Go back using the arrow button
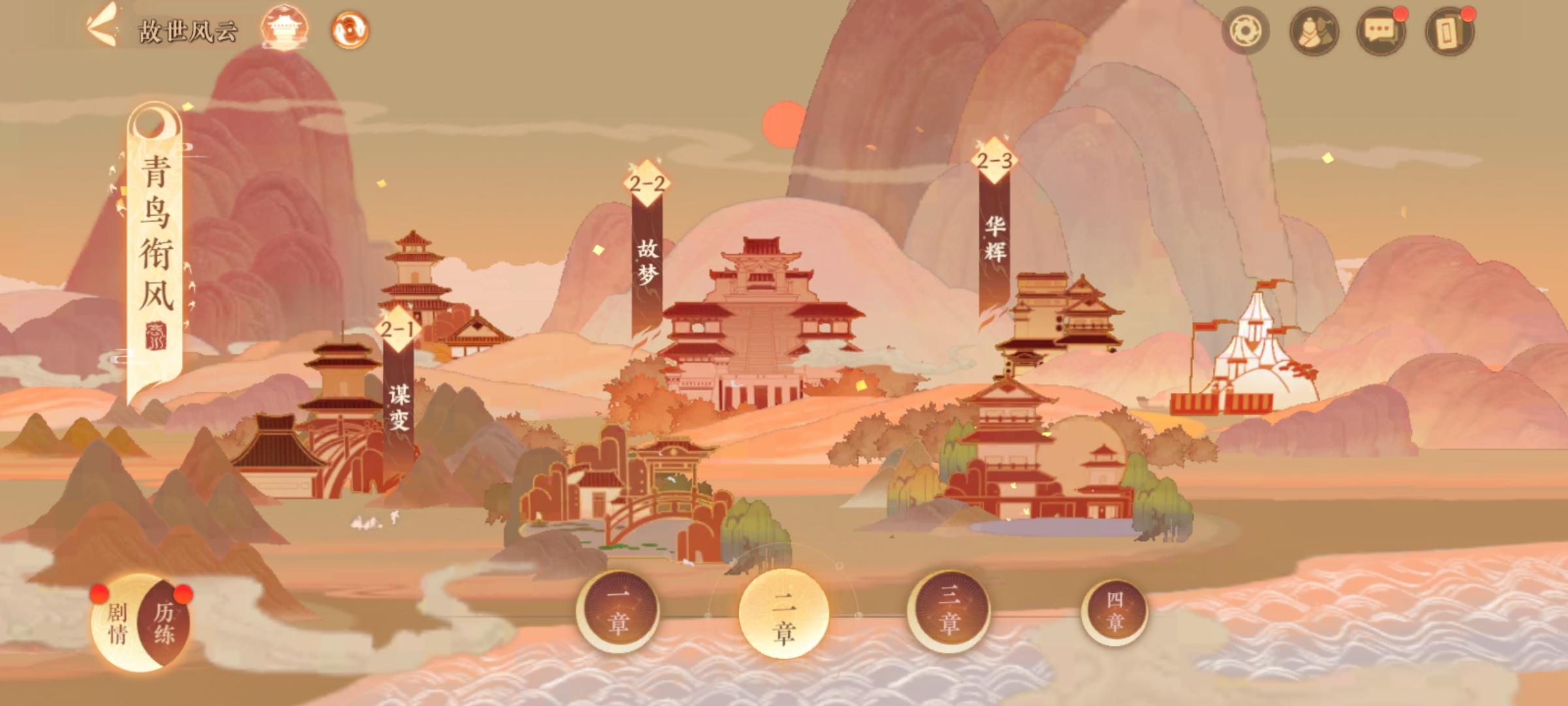This screenshot has height=706, width=1568. point(103,27)
